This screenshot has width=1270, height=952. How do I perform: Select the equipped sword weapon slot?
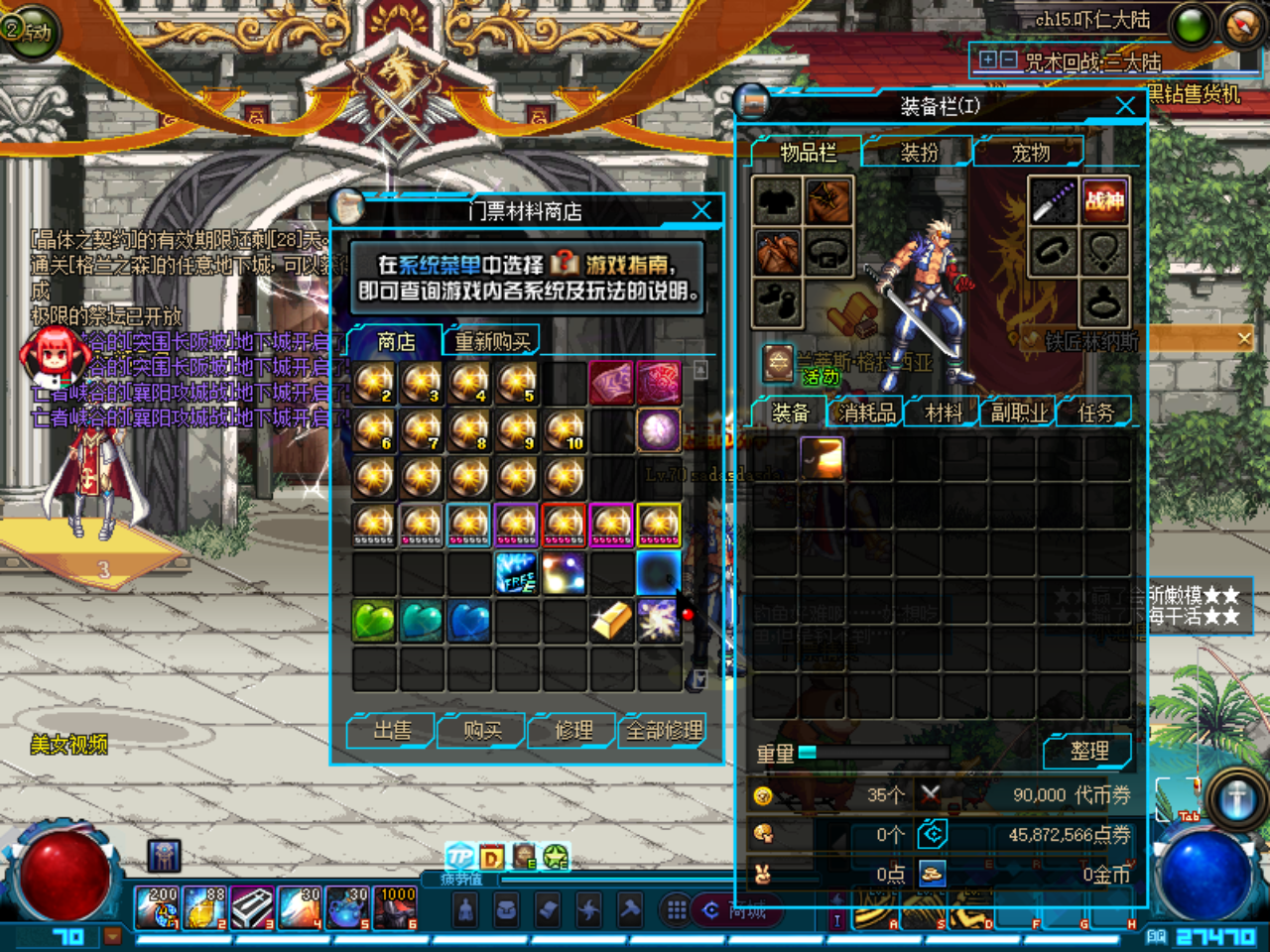point(1053,200)
